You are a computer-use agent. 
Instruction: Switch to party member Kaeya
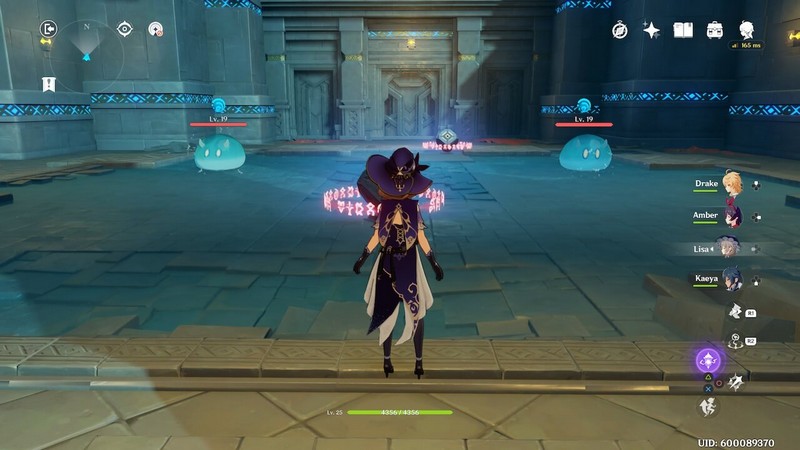[731, 278]
